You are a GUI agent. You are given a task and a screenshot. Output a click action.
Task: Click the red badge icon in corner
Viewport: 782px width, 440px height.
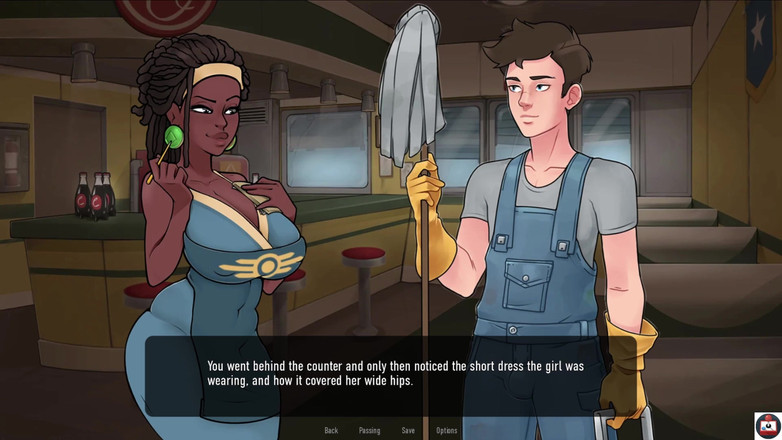767,424
